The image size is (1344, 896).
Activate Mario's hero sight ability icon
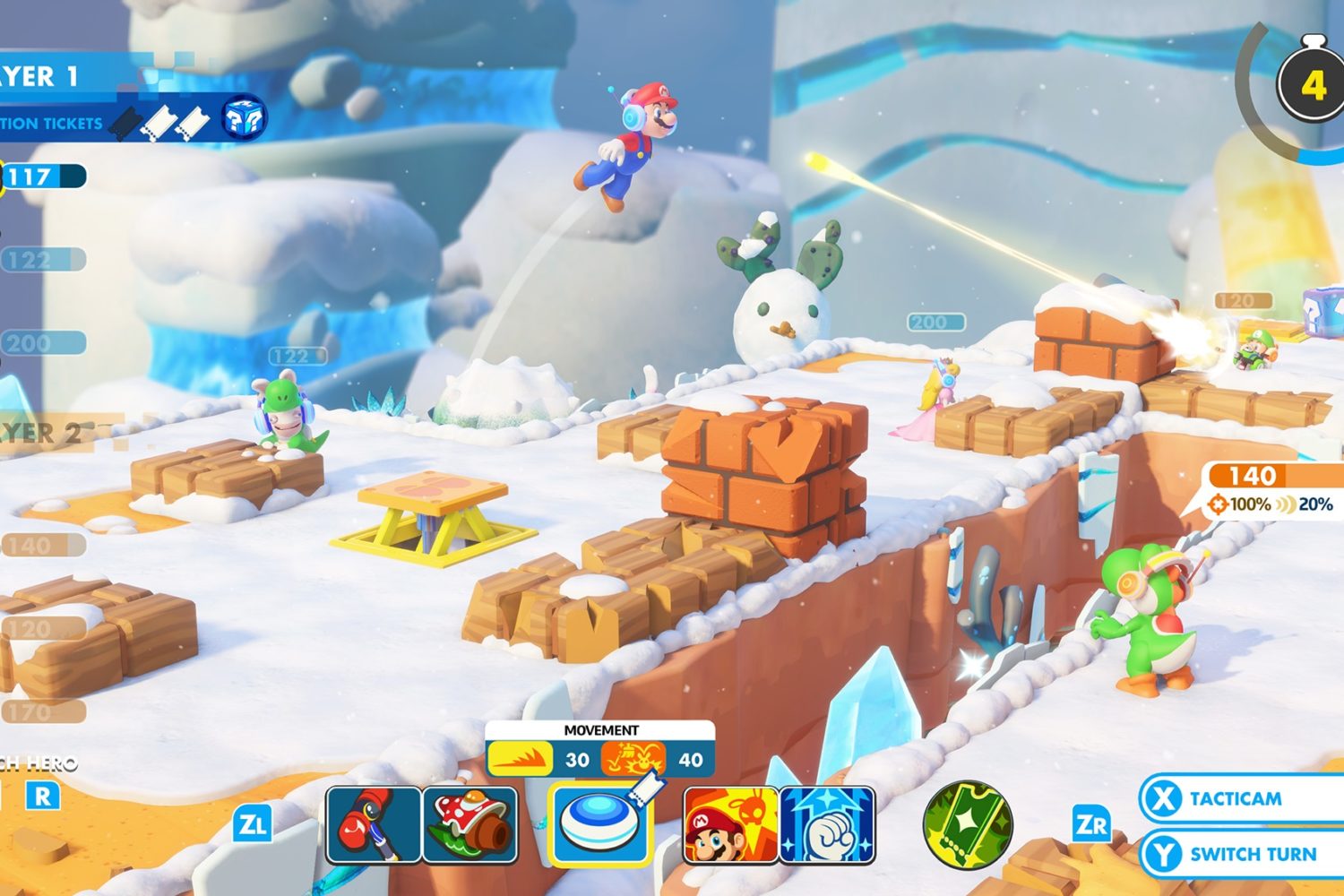[730, 824]
